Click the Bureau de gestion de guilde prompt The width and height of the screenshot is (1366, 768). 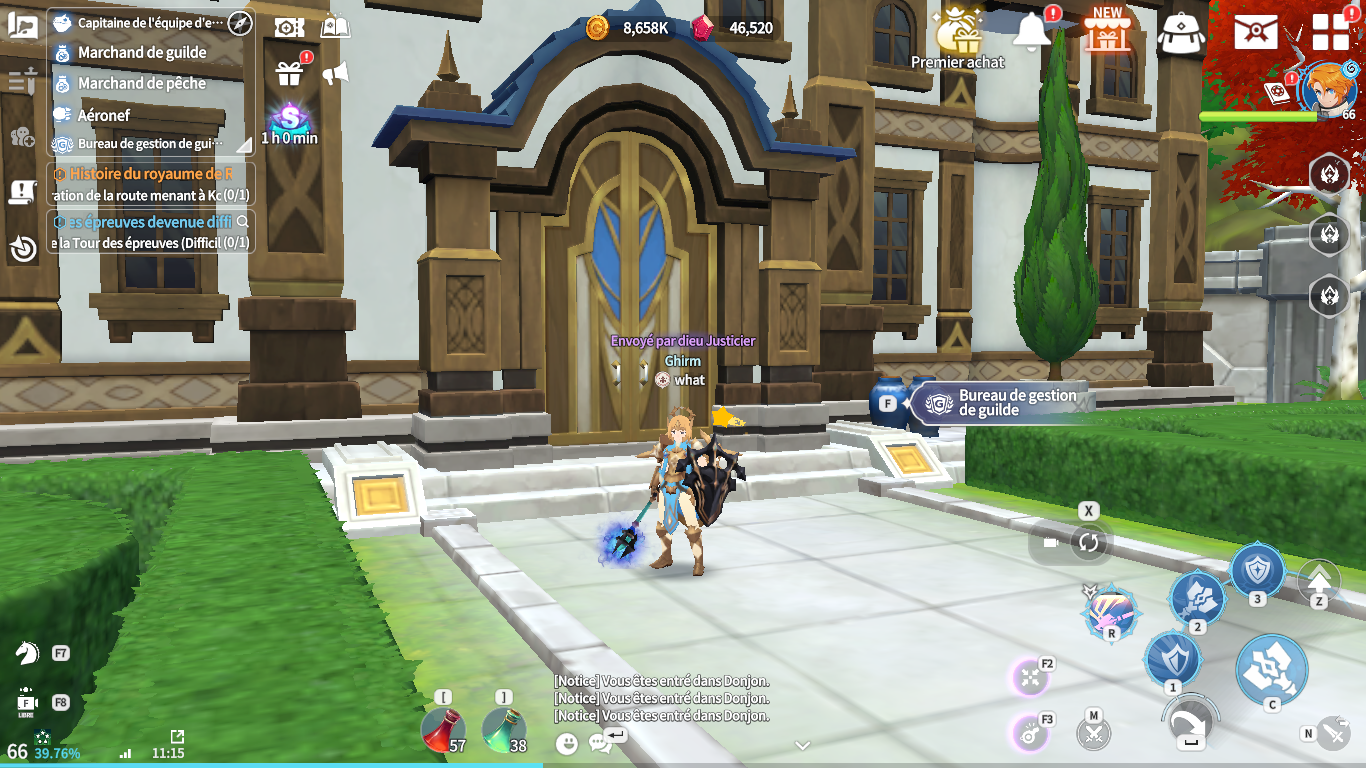coord(1000,403)
